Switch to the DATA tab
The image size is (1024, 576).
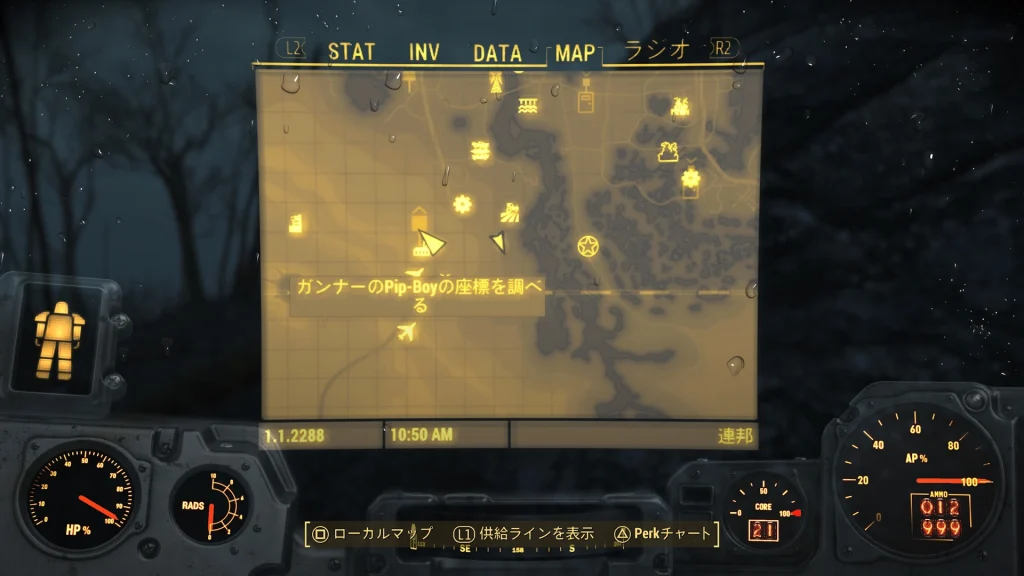[x=497, y=52]
